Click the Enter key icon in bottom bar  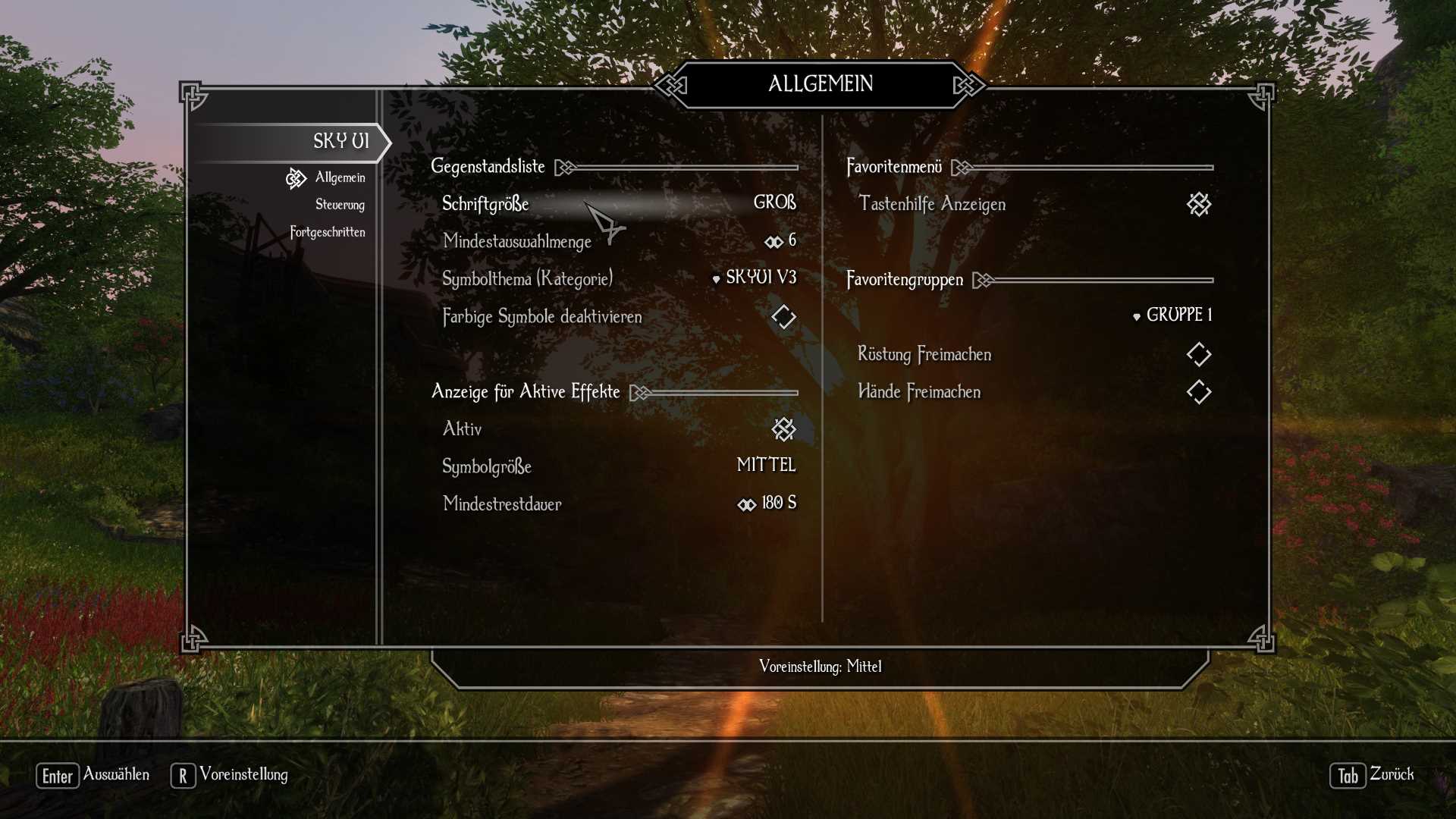click(57, 775)
